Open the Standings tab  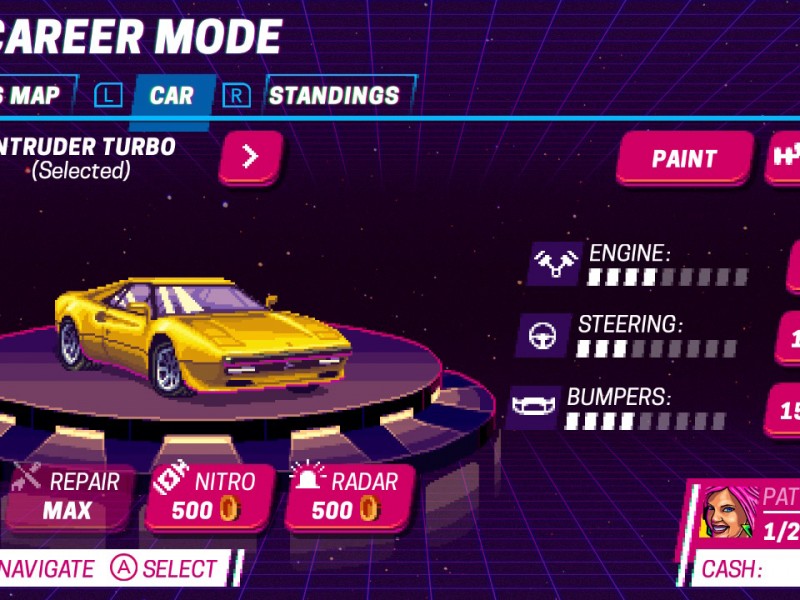[334, 96]
